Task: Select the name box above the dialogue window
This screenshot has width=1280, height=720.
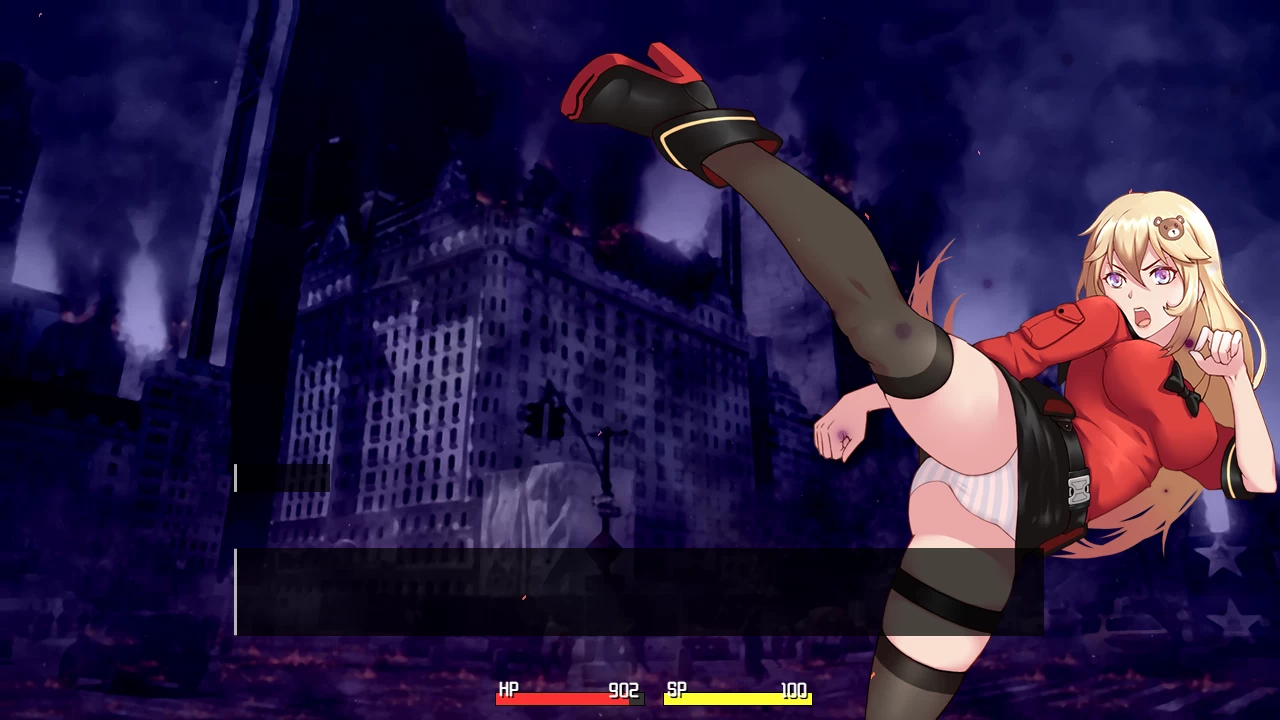Action: pos(283,479)
